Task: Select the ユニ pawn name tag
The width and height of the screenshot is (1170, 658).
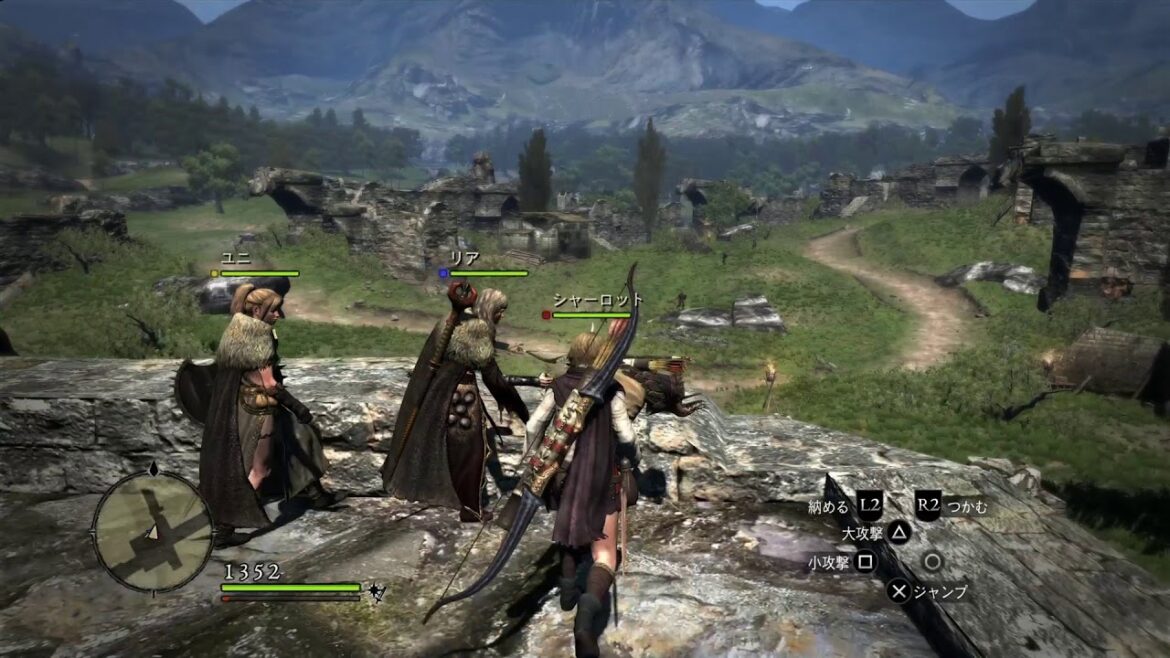Action: 236,258
